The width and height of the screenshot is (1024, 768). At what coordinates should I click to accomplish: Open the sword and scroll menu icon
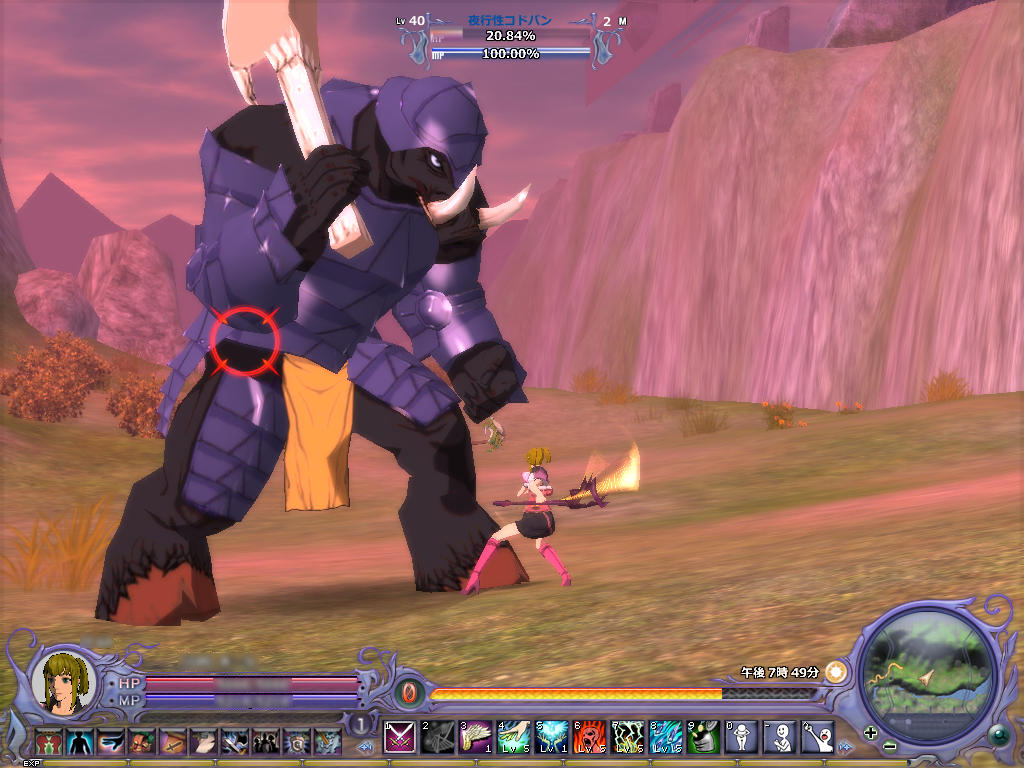click(172, 742)
